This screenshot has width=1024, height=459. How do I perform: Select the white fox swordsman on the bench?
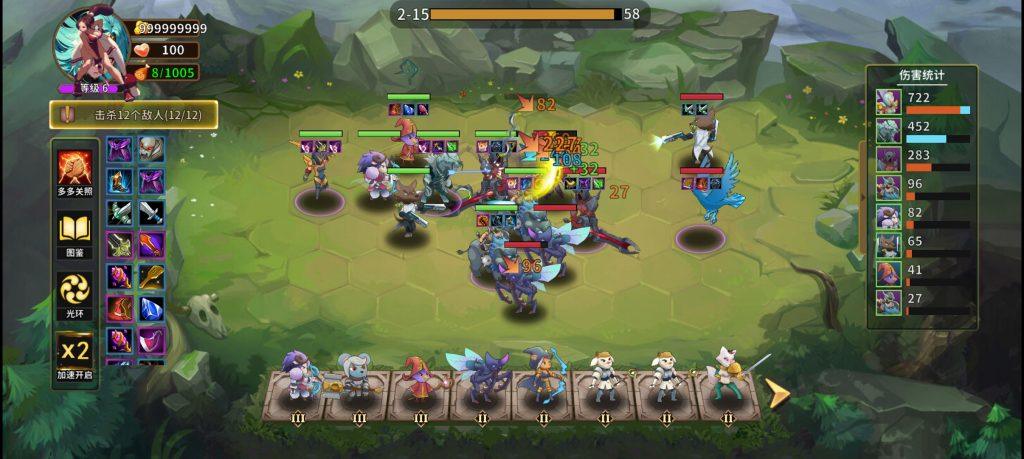(x=725, y=376)
